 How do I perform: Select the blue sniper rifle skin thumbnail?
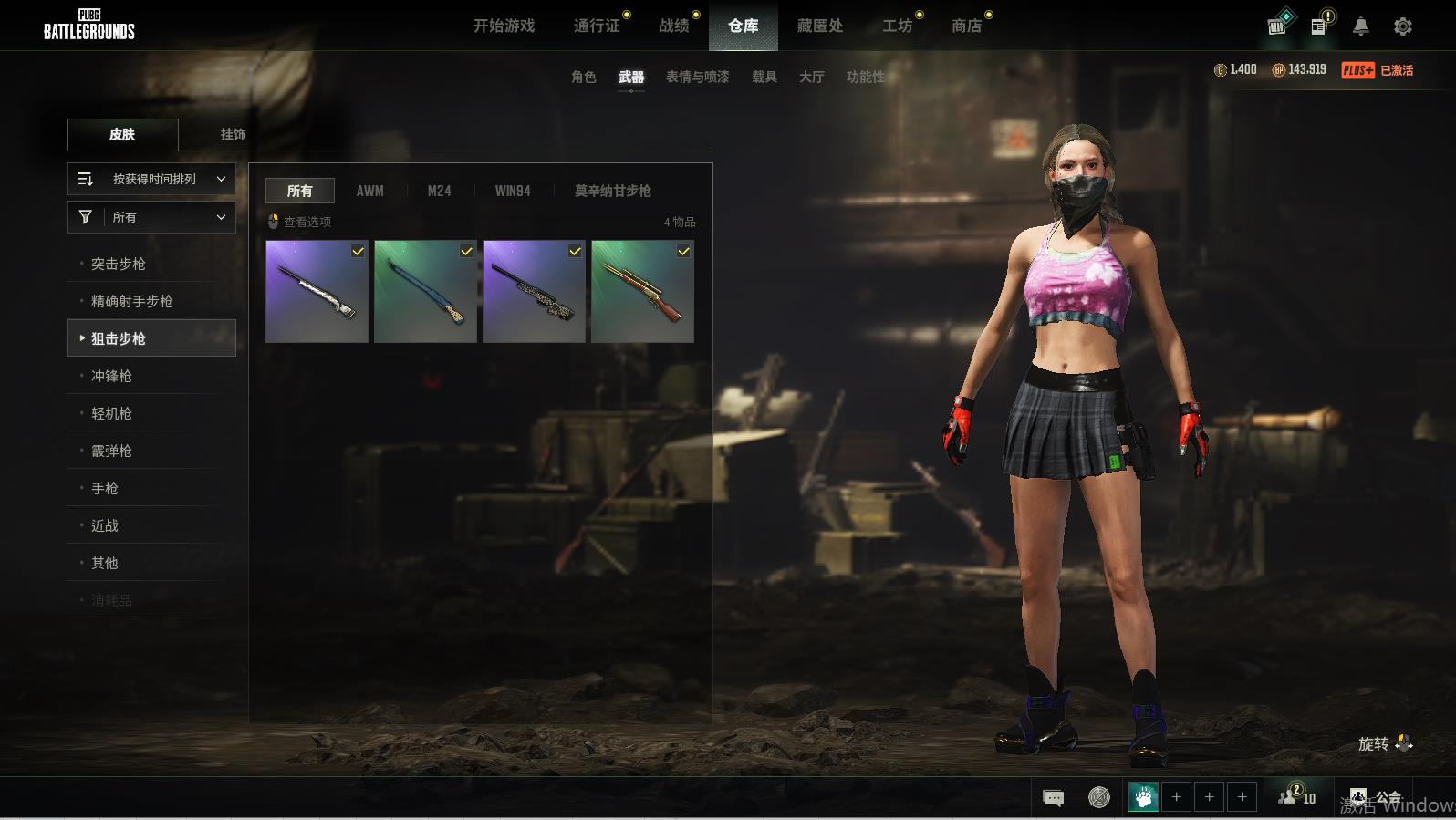click(425, 292)
